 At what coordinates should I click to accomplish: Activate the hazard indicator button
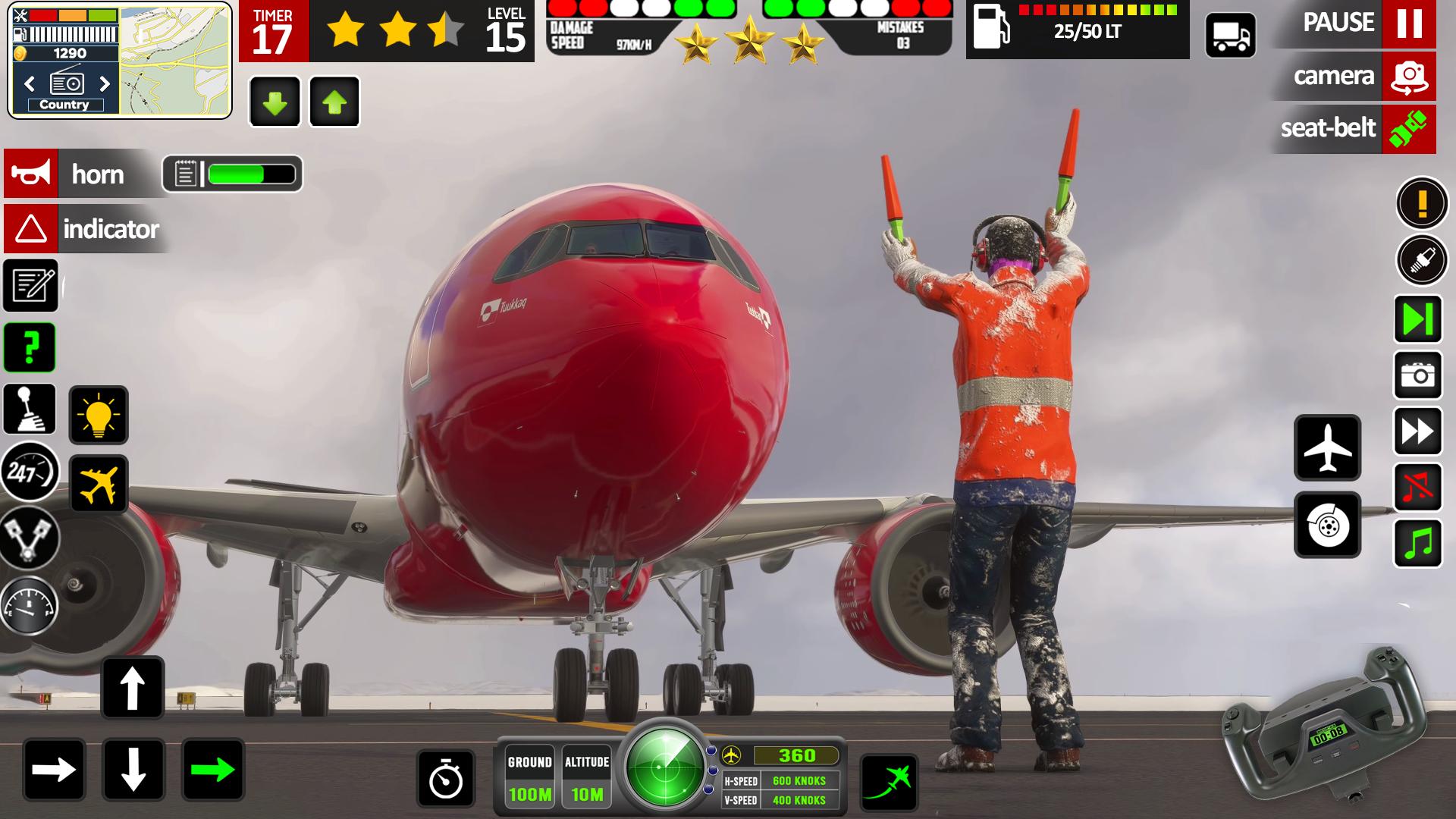(x=31, y=228)
